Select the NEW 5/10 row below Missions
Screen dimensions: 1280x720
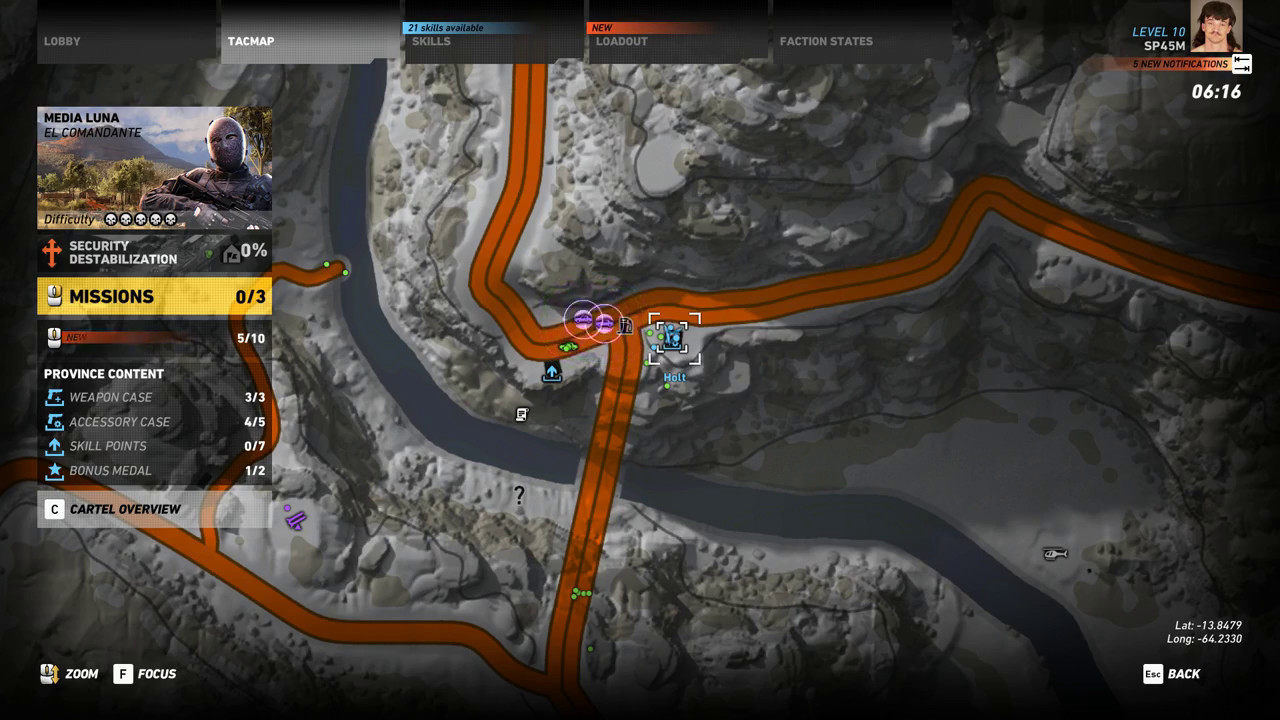pos(154,338)
